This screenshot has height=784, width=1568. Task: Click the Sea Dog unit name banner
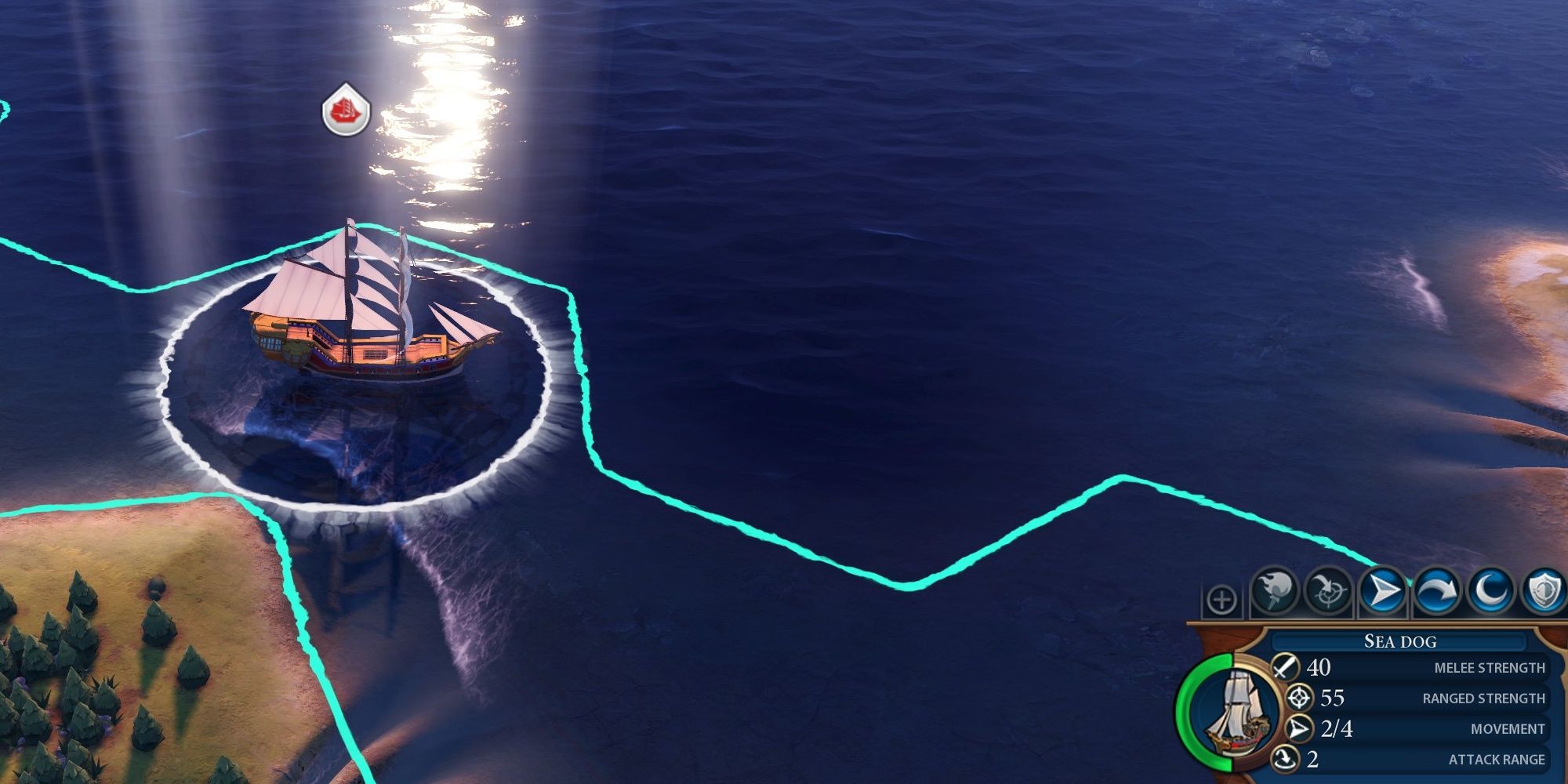(x=1400, y=641)
